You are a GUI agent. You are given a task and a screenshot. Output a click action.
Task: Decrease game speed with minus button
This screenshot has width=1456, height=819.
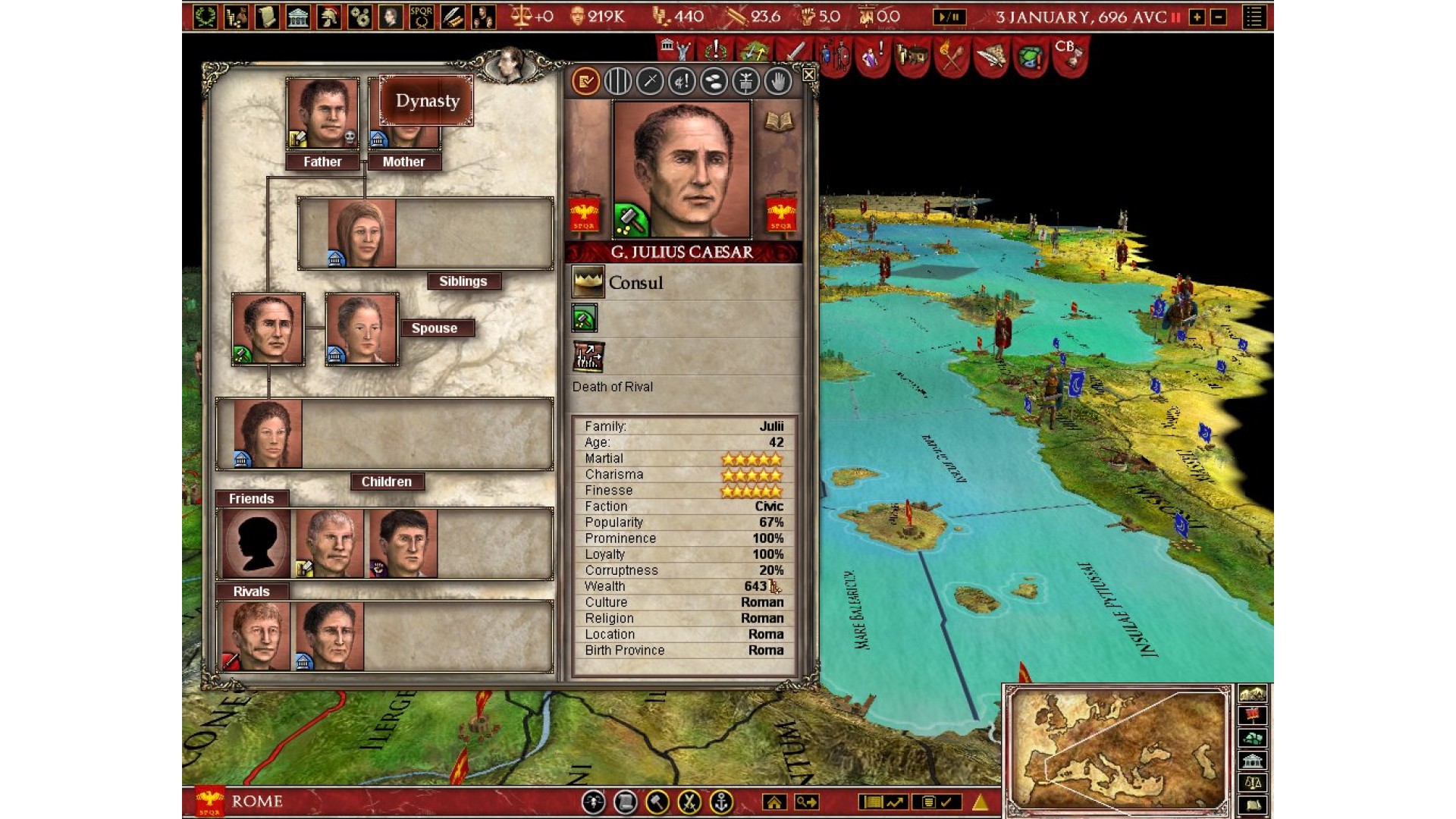point(1219,17)
